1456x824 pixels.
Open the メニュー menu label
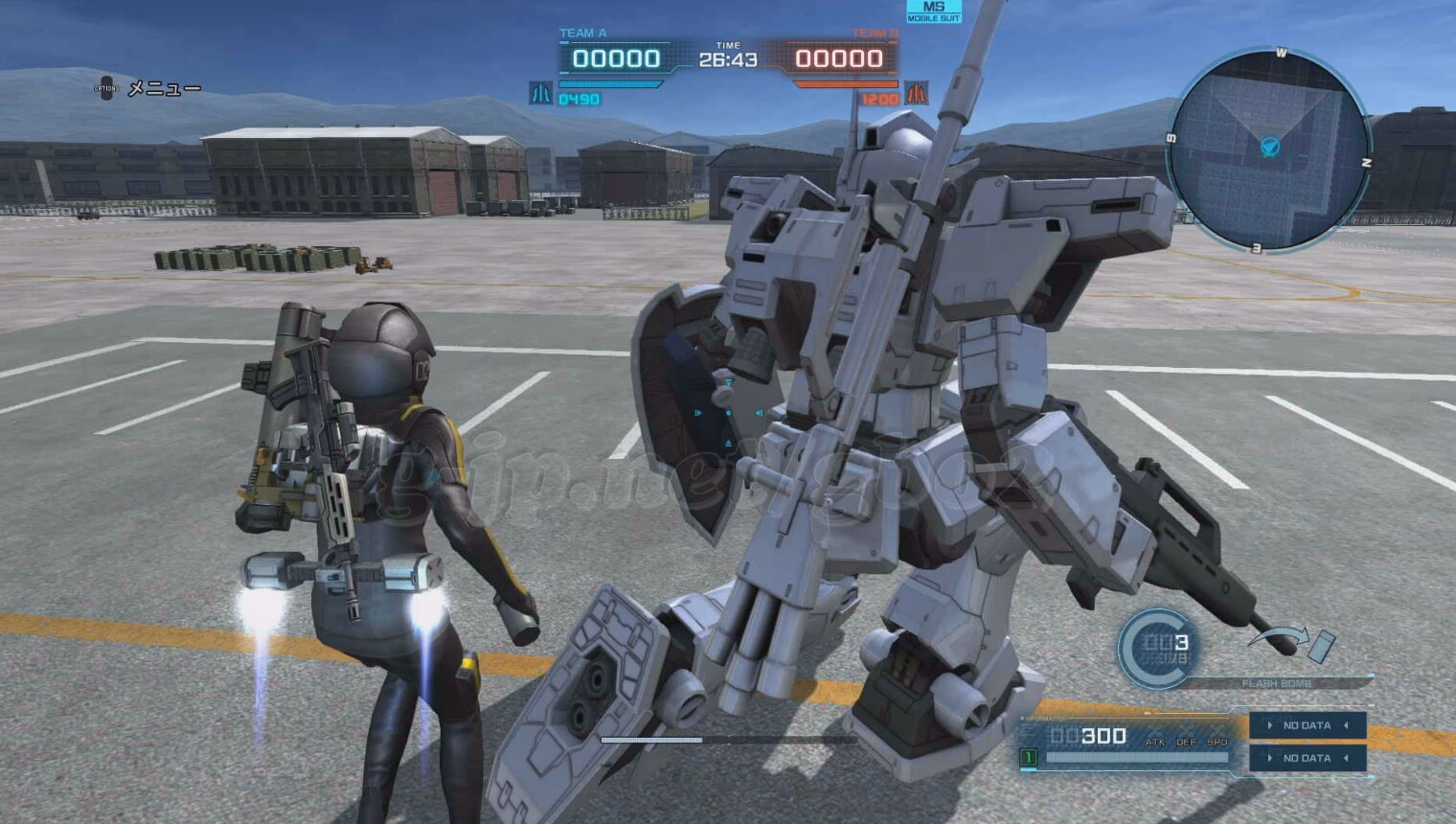tap(164, 89)
